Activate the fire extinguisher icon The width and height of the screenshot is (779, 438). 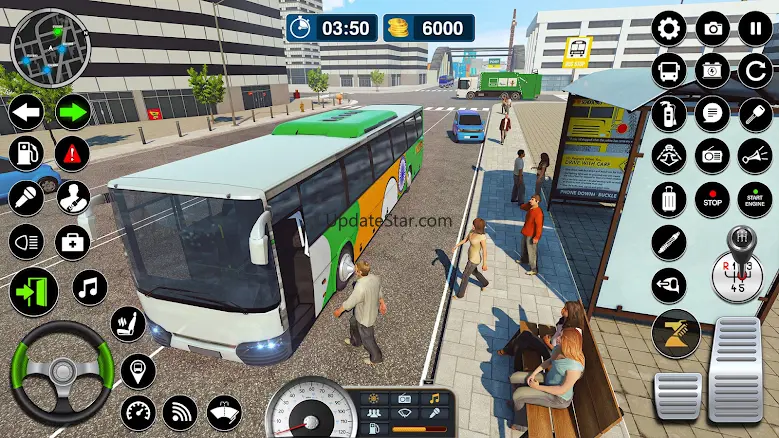668,113
